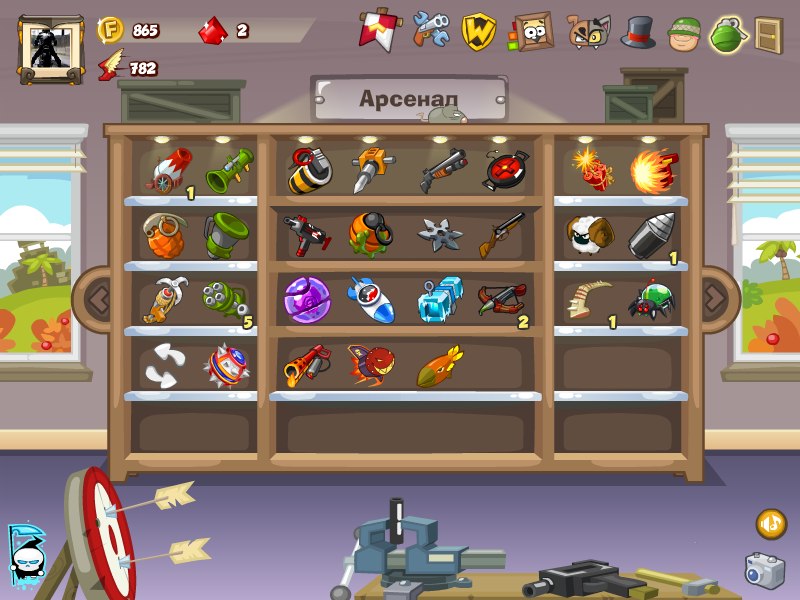The width and height of the screenshot is (800, 600).
Task: Exit through the wooden door icon
Action: (768, 33)
